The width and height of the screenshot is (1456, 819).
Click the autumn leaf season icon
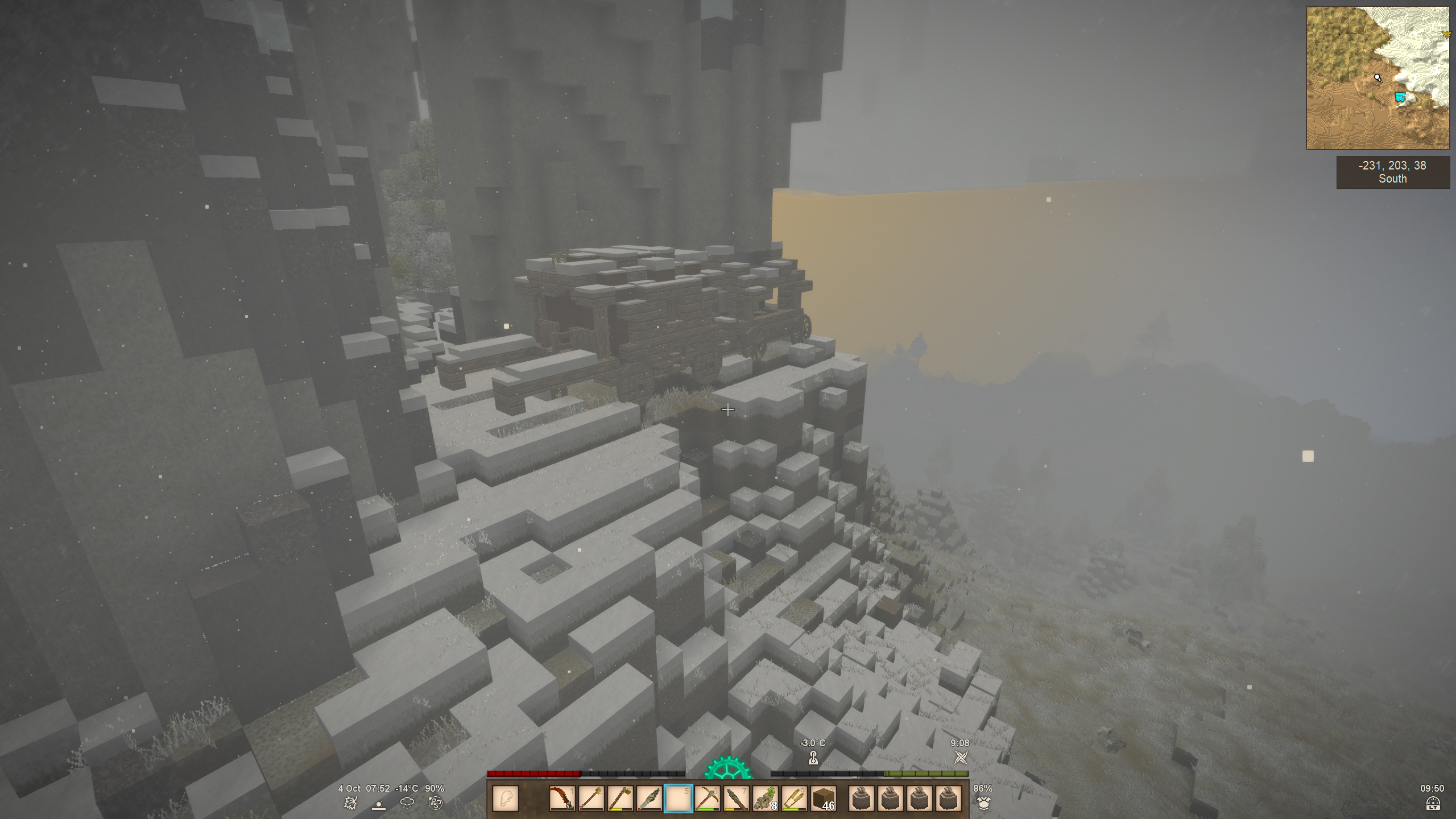pos(350,803)
